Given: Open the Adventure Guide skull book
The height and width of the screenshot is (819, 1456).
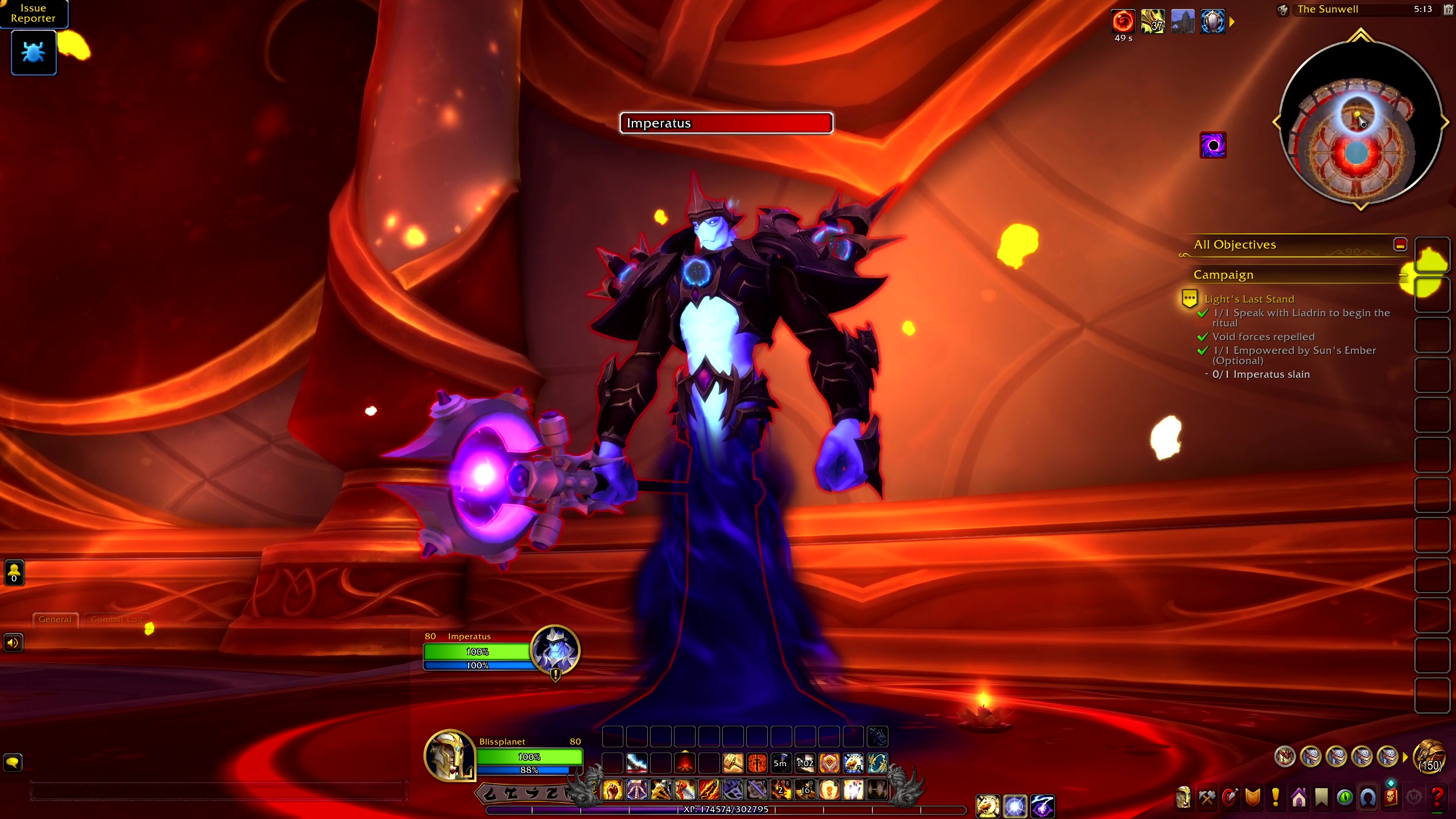Looking at the screenshot, I should (x=1391, y=797).
